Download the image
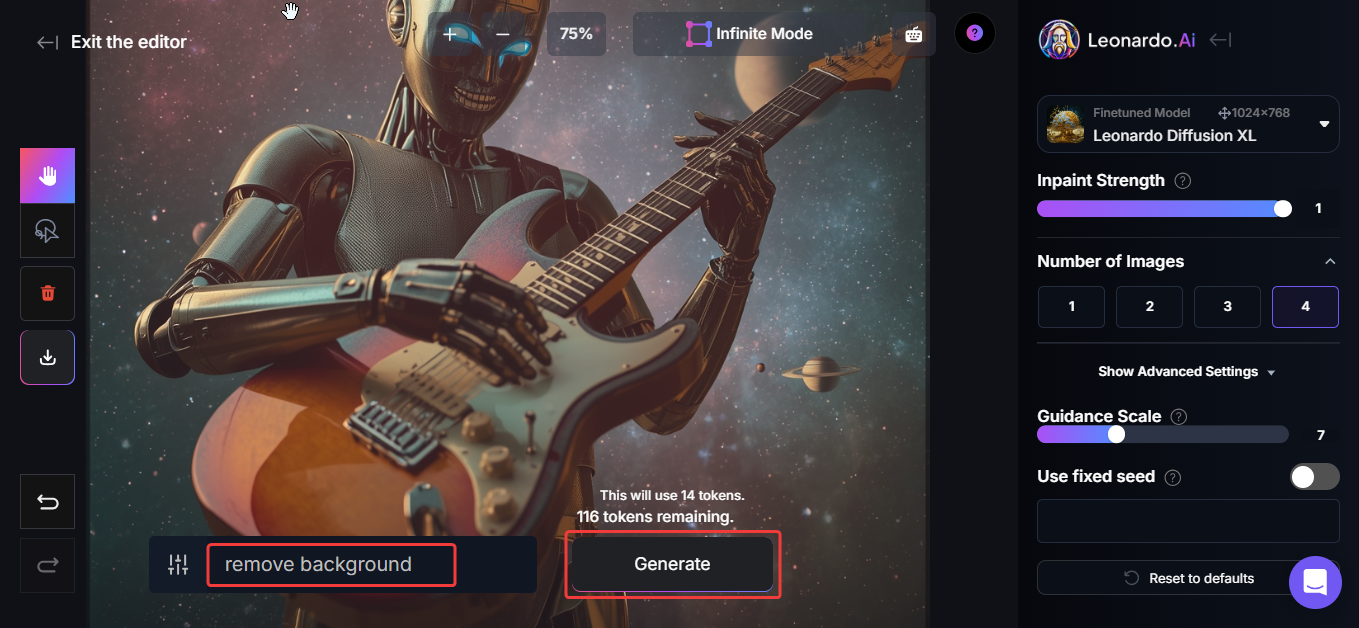 (48, 357)
